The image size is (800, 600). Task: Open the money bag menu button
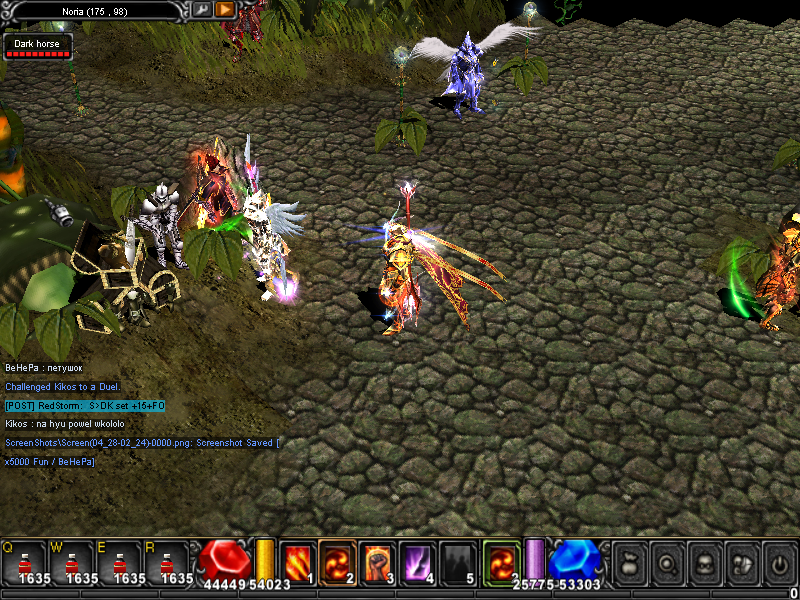(630, 561)
